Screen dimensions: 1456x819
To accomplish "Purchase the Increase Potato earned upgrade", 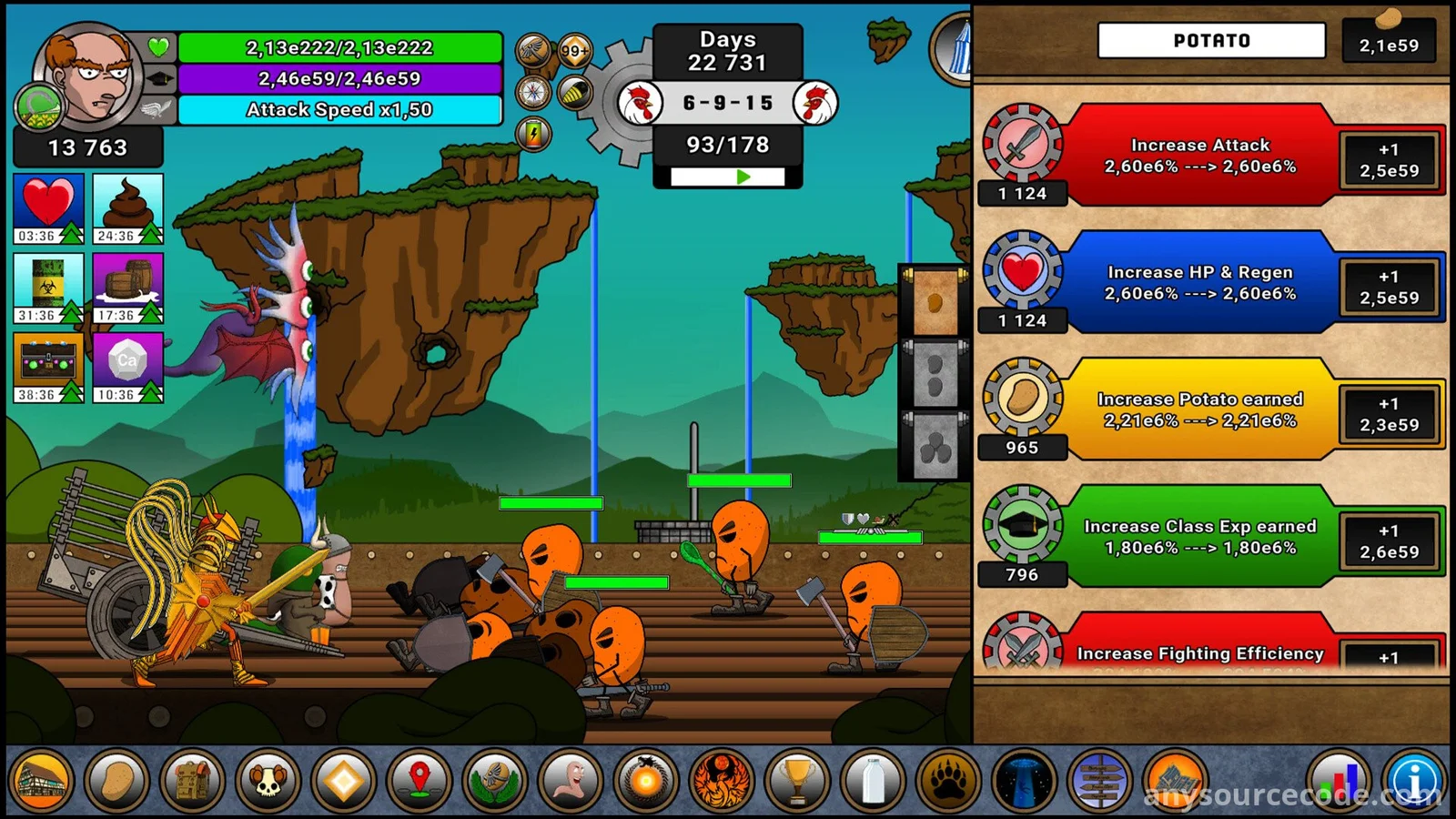I will point(1389,415).
